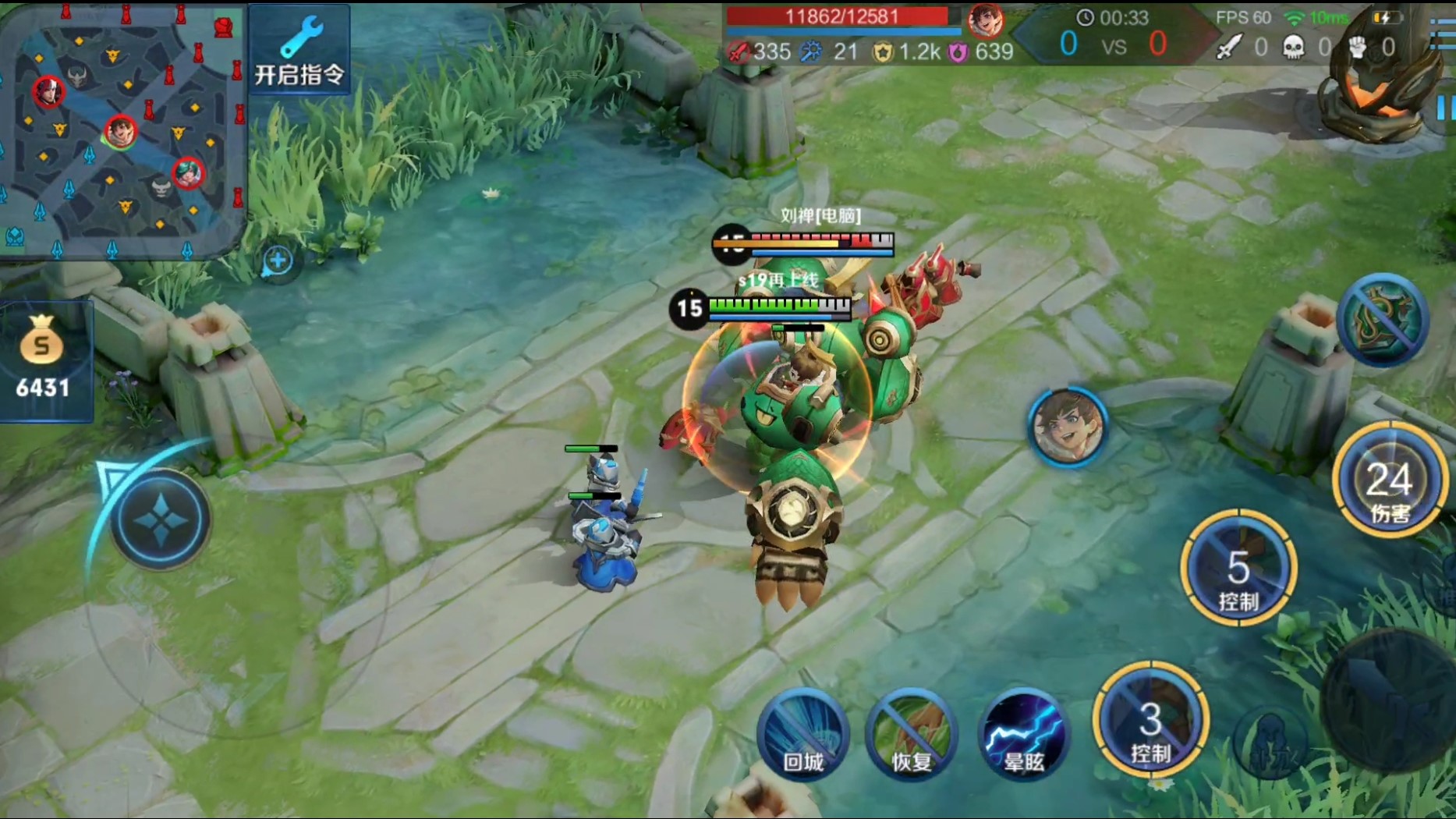1456x819 pixels.
Task: Target the enemy hero portrait button
Action: point(1067,427)
